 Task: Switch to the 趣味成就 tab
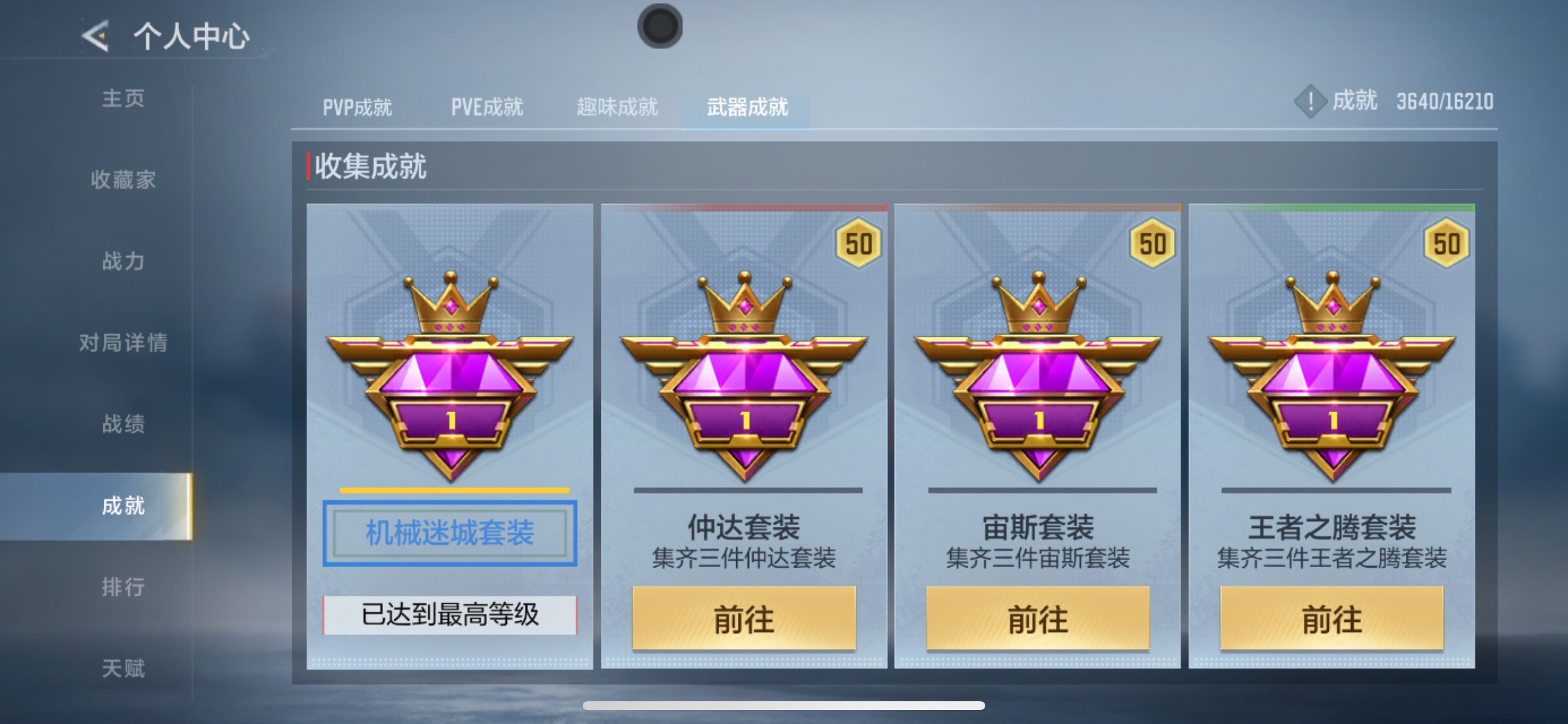coord(616,107)
